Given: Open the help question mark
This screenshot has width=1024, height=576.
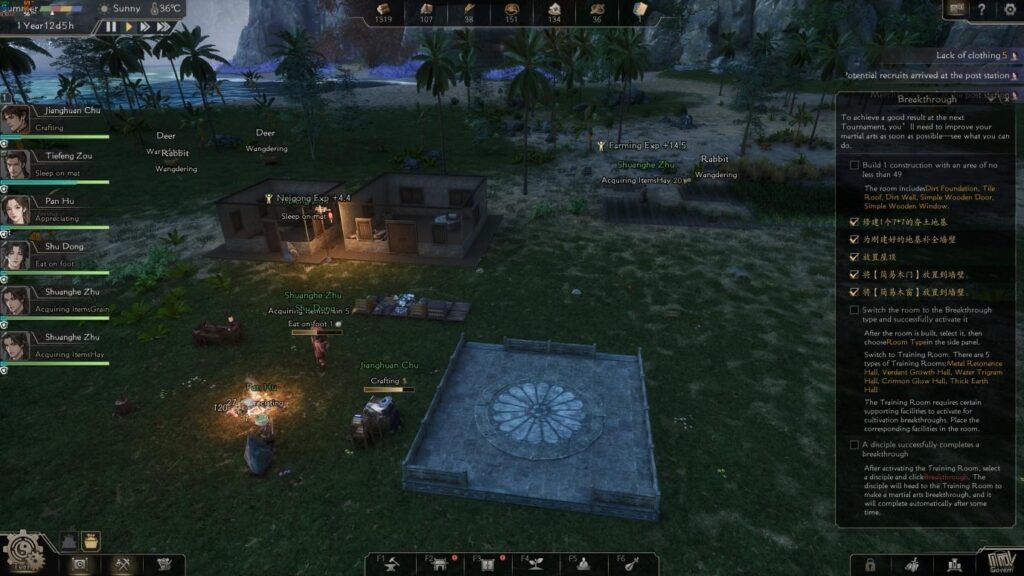Looking at the screenshot, I should [983, 9].
